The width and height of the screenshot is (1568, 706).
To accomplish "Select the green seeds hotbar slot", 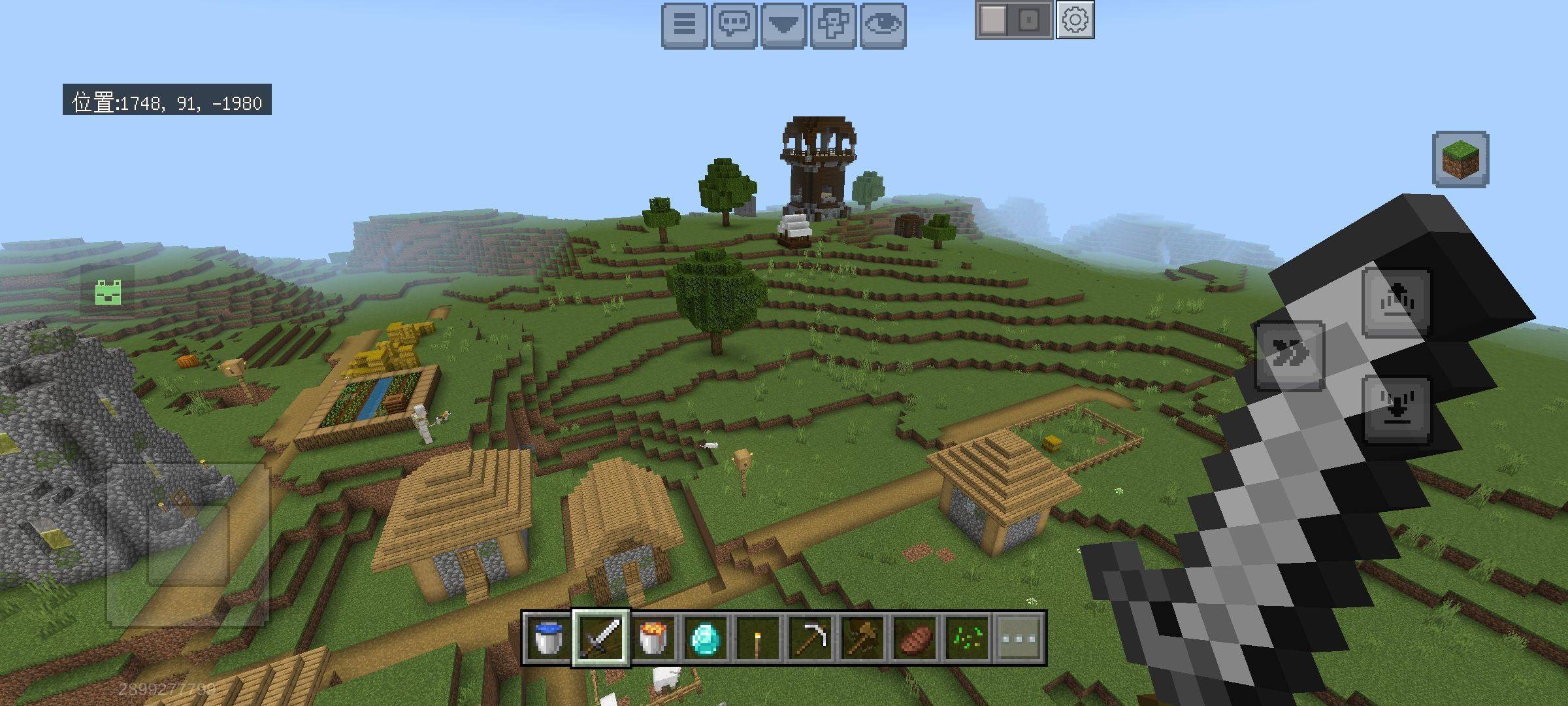I will point(967,637).
